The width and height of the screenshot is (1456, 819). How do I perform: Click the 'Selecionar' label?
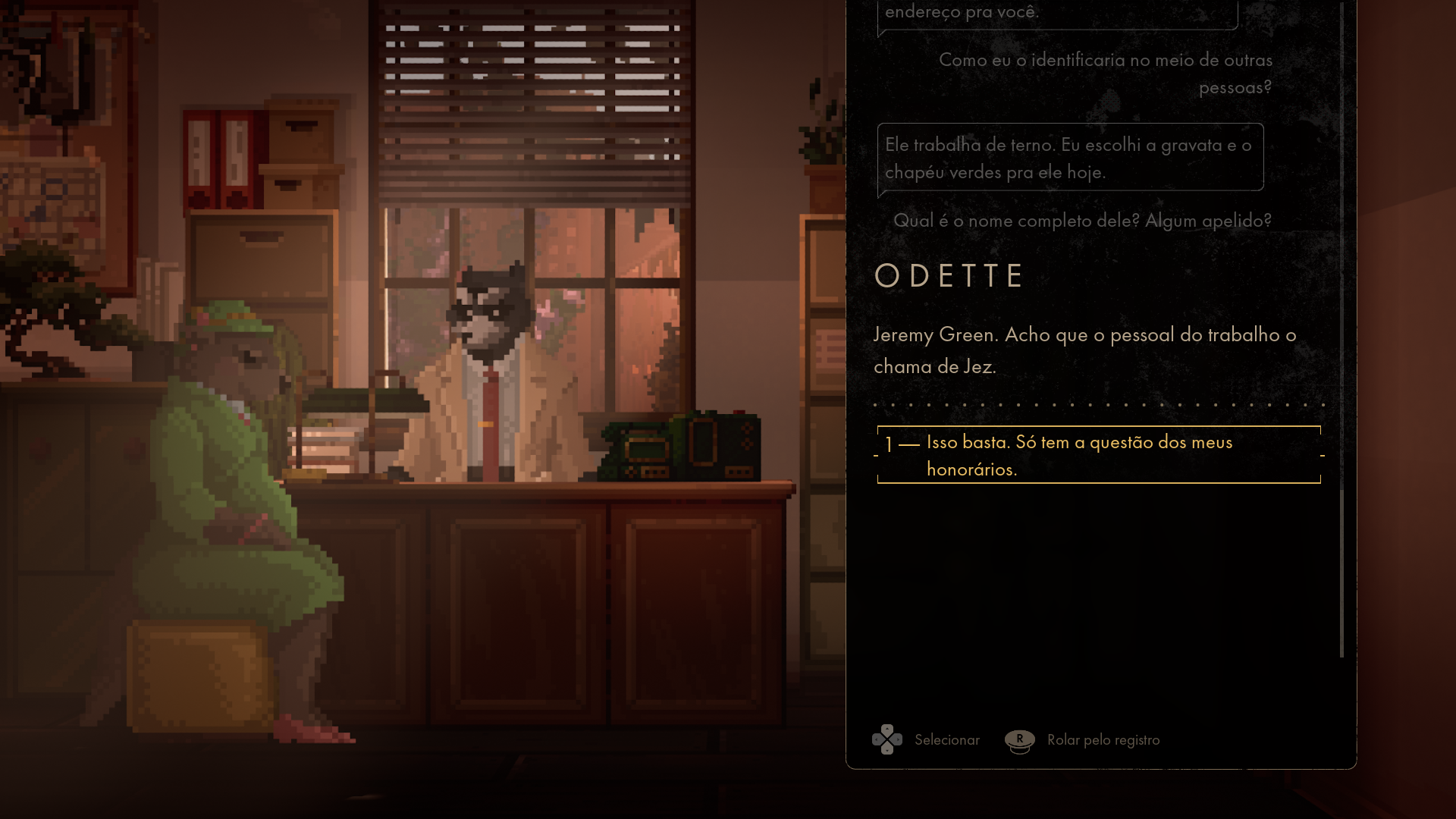pos(946,739)
